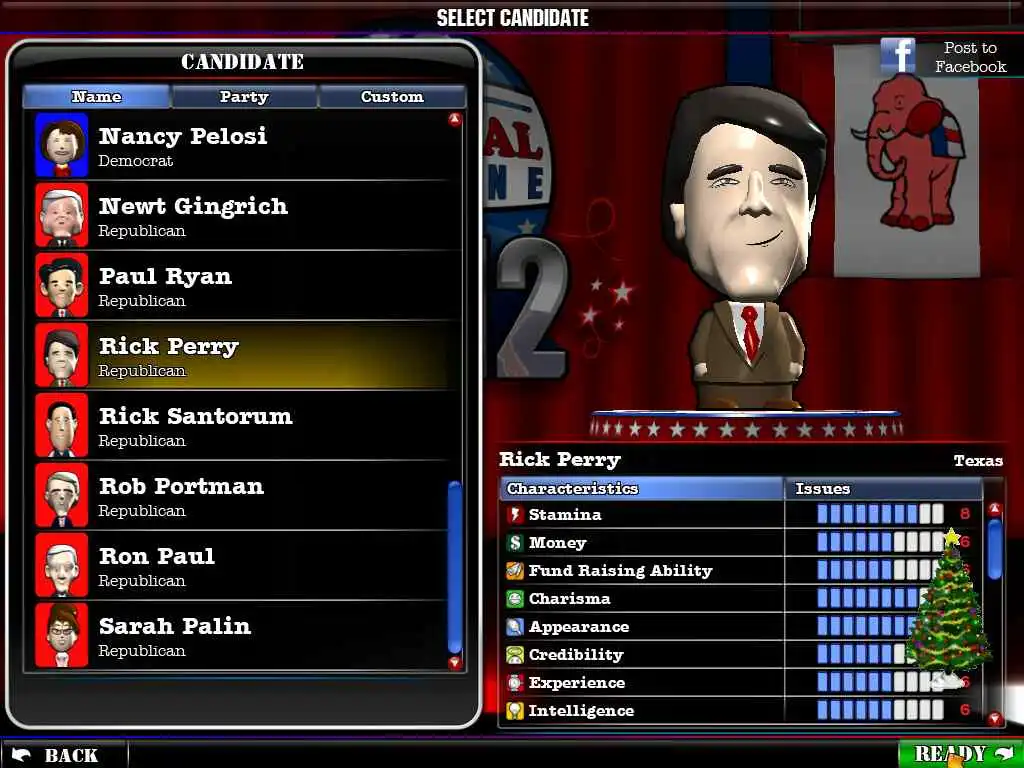Click the candidate list scroll-up arrow
Screen dimensions: 1024x768
(455, 120)
